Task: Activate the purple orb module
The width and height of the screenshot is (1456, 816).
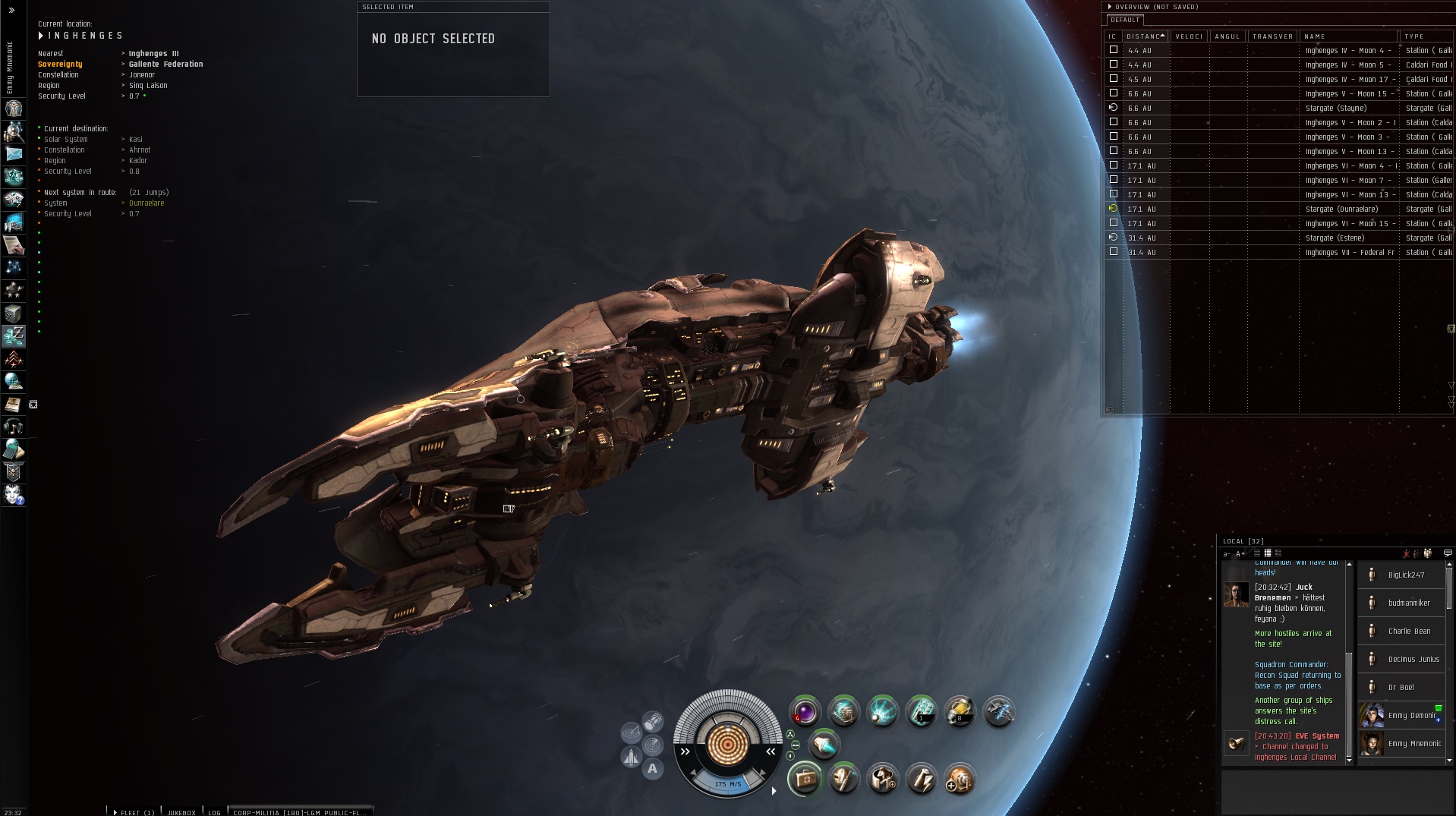Action: pos(805,712)
